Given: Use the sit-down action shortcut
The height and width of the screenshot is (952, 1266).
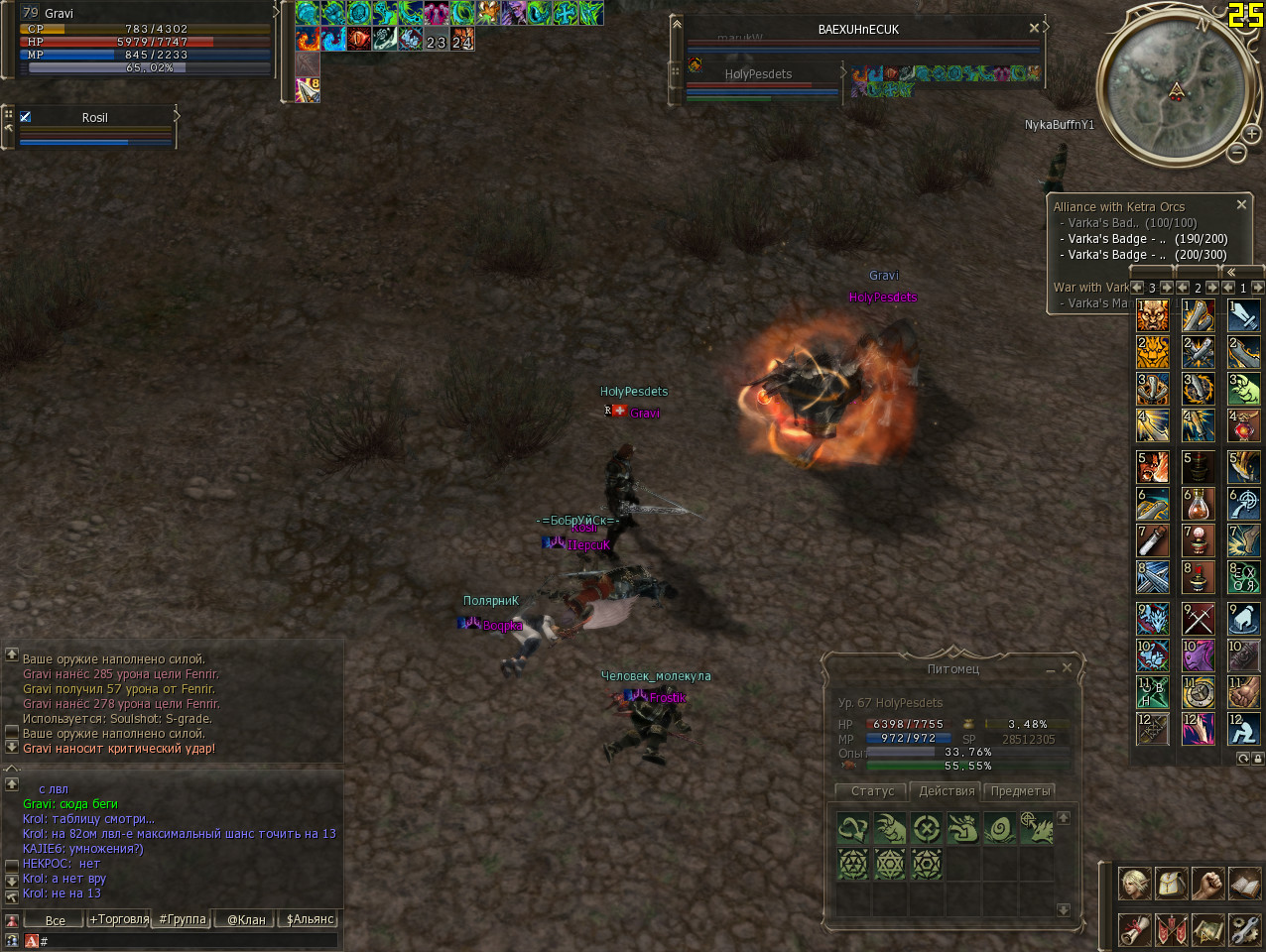Looking at the screenshot, I should [1243, 729].
